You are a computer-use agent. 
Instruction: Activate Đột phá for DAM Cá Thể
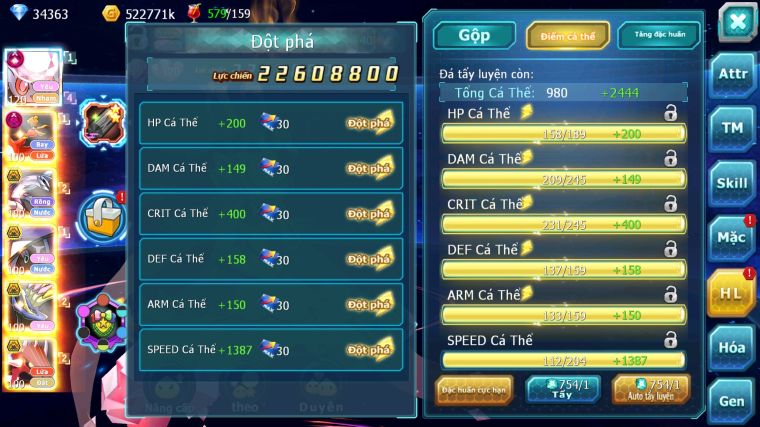click(369, 168)
